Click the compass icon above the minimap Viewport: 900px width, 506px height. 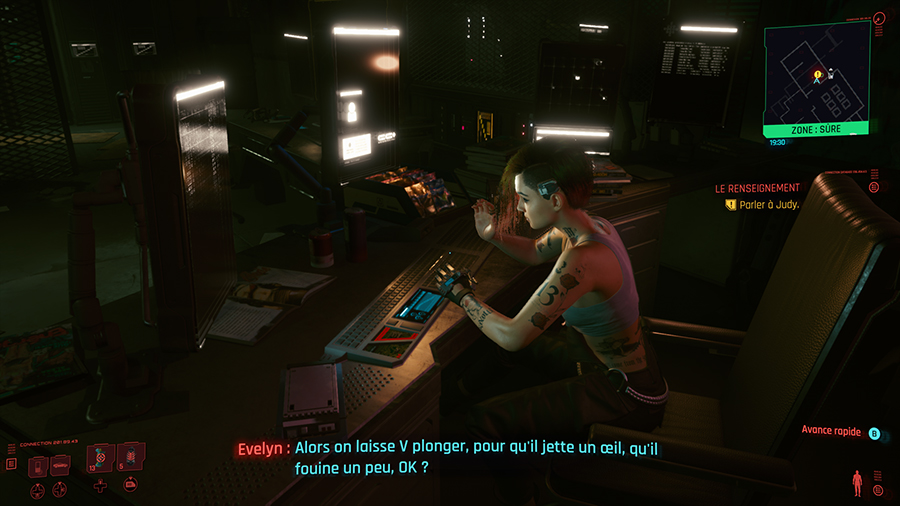[x=878, y=17]
